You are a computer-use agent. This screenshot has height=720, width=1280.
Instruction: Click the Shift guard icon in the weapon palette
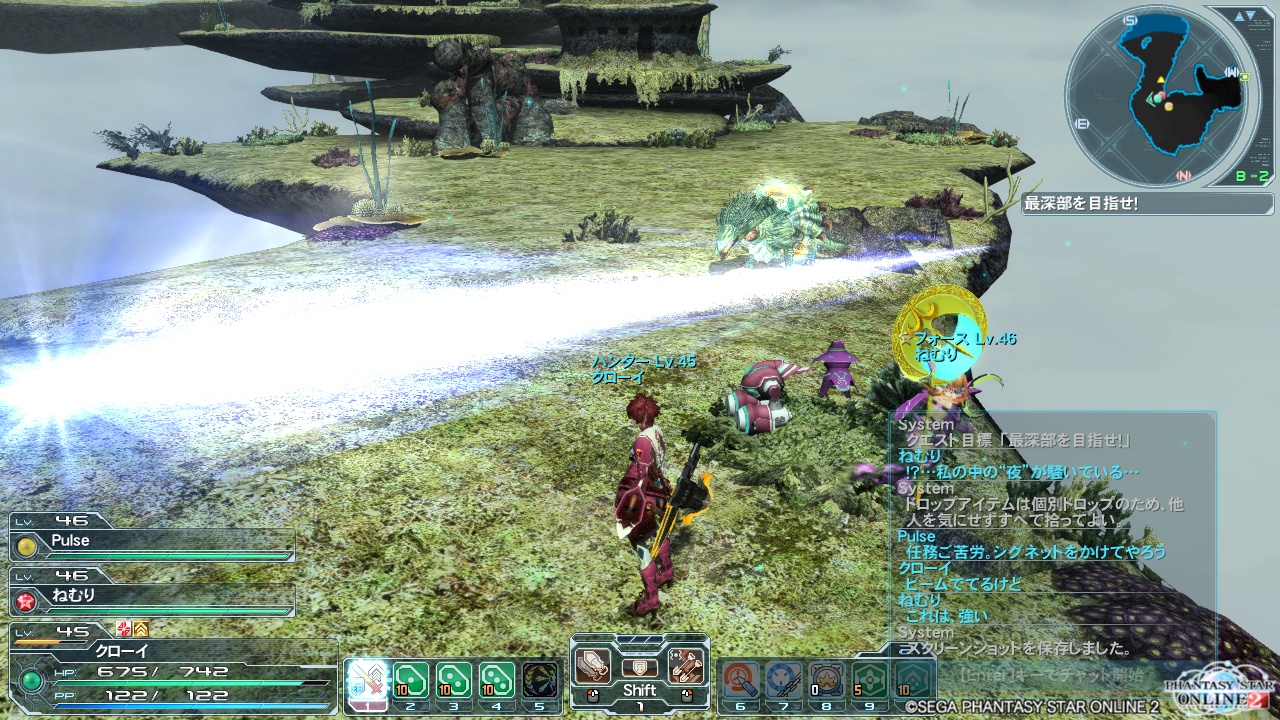pos(640,667)
